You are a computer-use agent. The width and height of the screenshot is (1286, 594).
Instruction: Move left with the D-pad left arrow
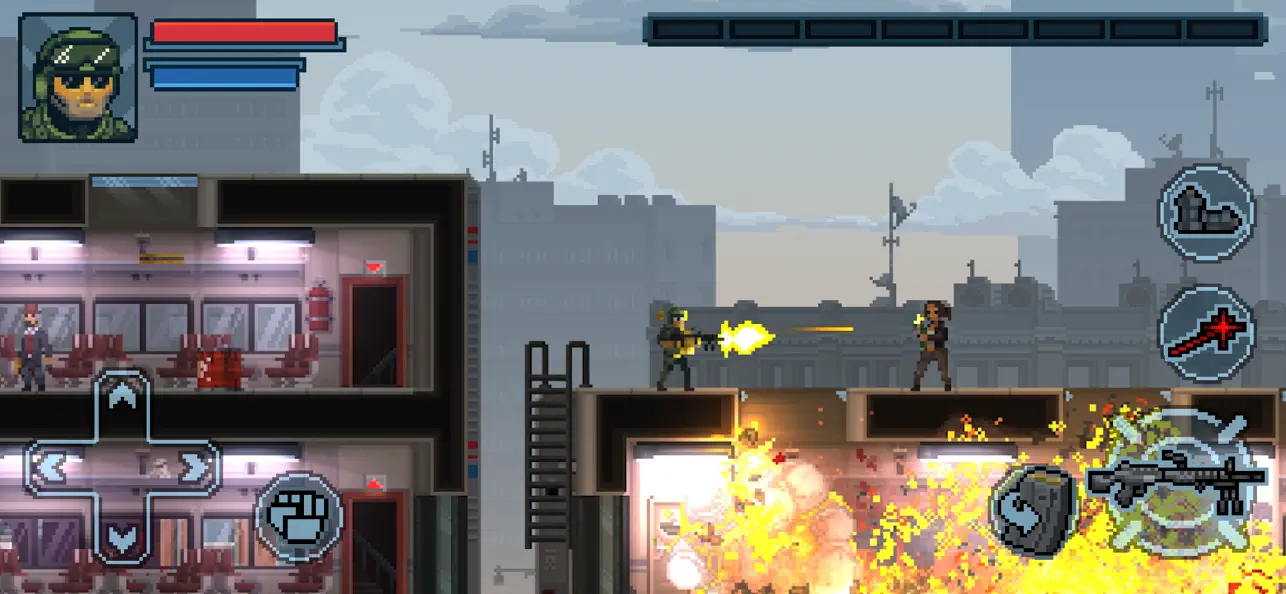[x=50, y=467]
